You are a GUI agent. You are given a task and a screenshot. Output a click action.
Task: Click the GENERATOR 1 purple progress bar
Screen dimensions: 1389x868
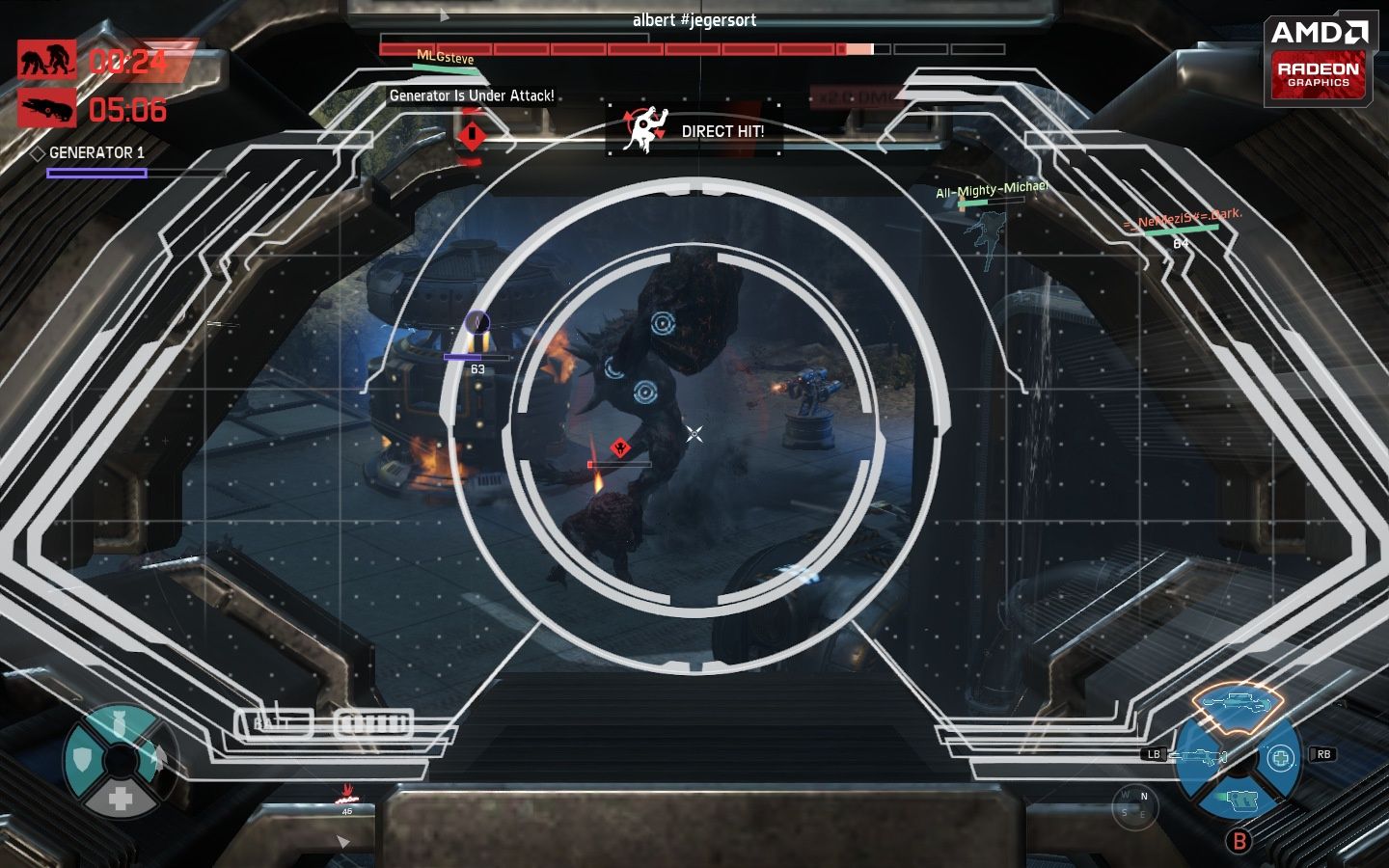click(x=96, y=172)
